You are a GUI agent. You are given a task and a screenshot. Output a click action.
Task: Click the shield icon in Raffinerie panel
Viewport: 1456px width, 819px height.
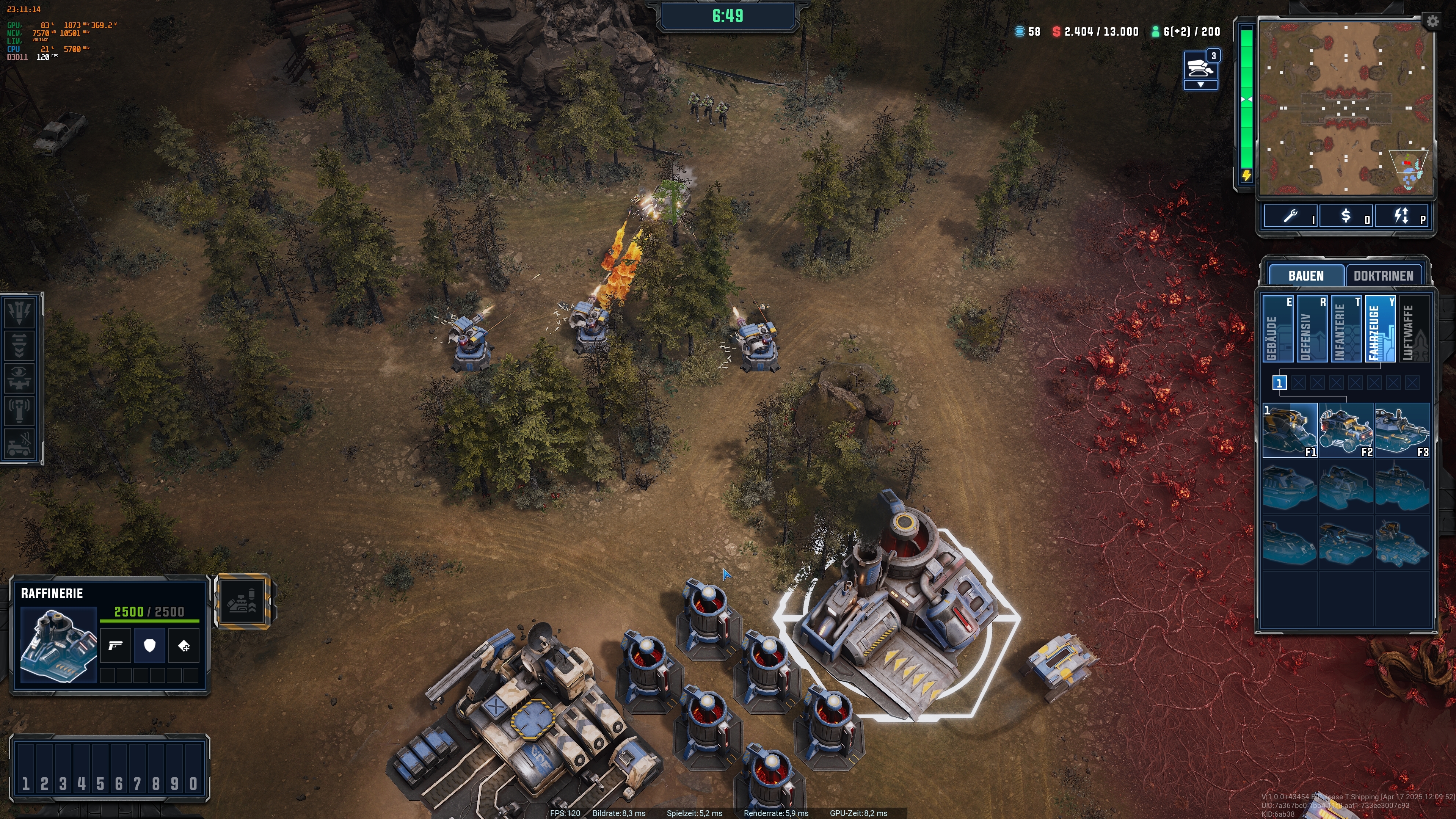149,645
